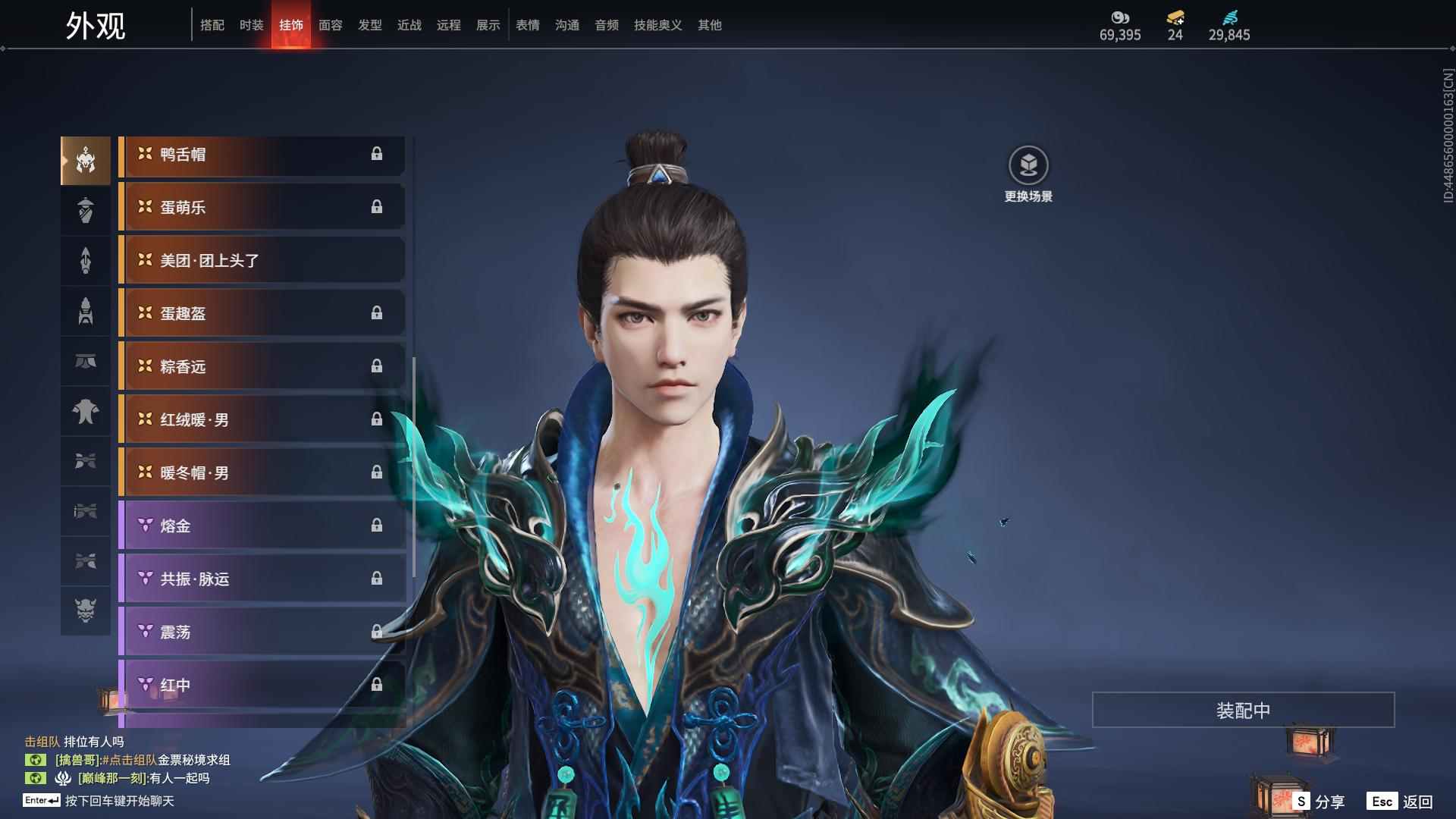Open the 技能奥义 skill tab
This screenshot has width=1456, height=819.
658,25
